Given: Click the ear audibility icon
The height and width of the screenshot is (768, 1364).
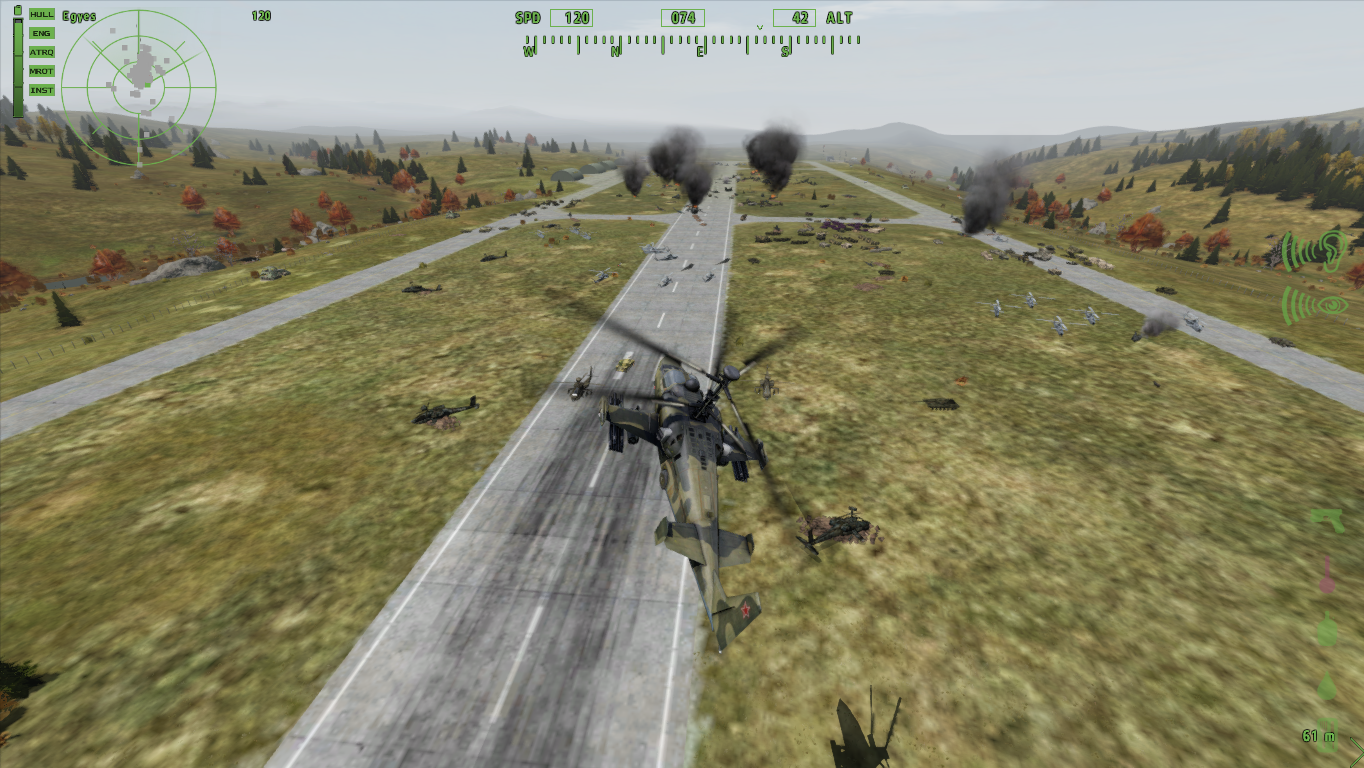Looking at the screenshot, I should click(1315, 251).
